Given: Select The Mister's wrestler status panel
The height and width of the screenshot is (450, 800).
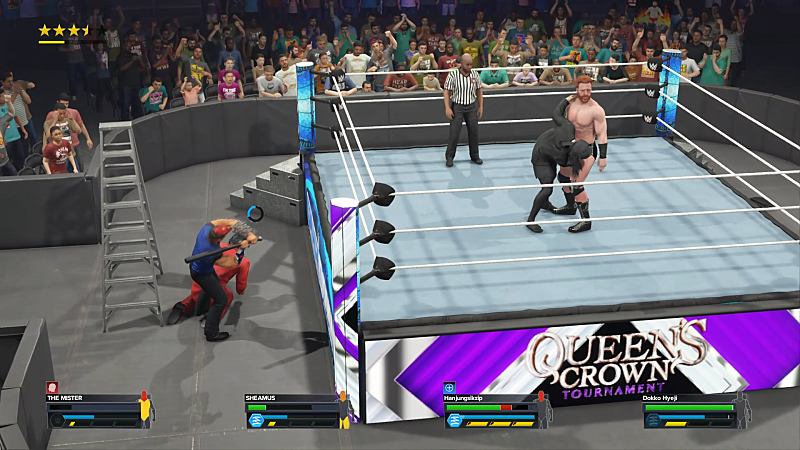Looking at the screenshot, I should [x=96, y=411].
